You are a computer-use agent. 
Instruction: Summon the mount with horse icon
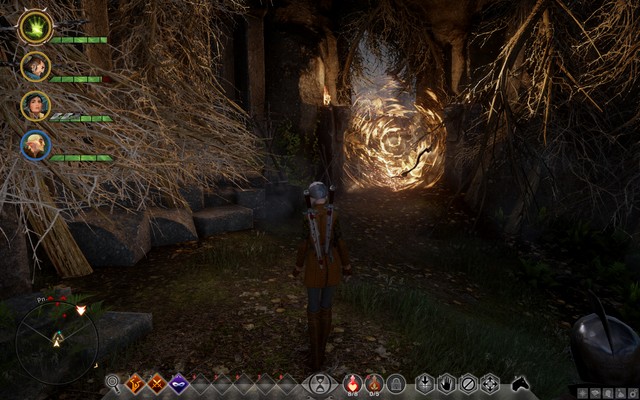[x=520, y=383]
